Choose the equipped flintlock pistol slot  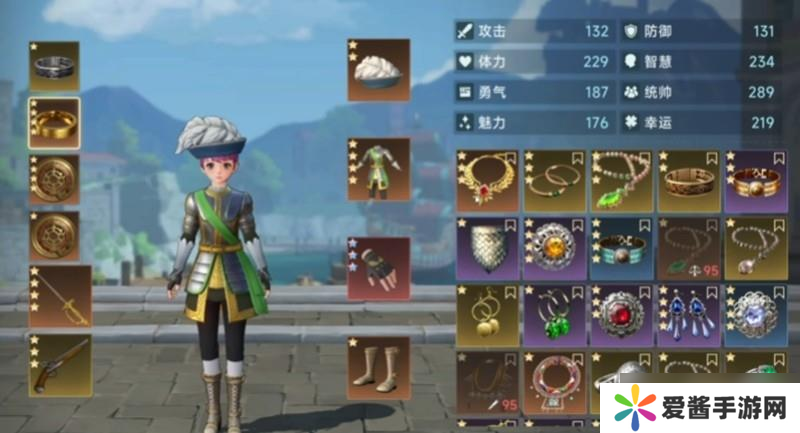point(59,364)
